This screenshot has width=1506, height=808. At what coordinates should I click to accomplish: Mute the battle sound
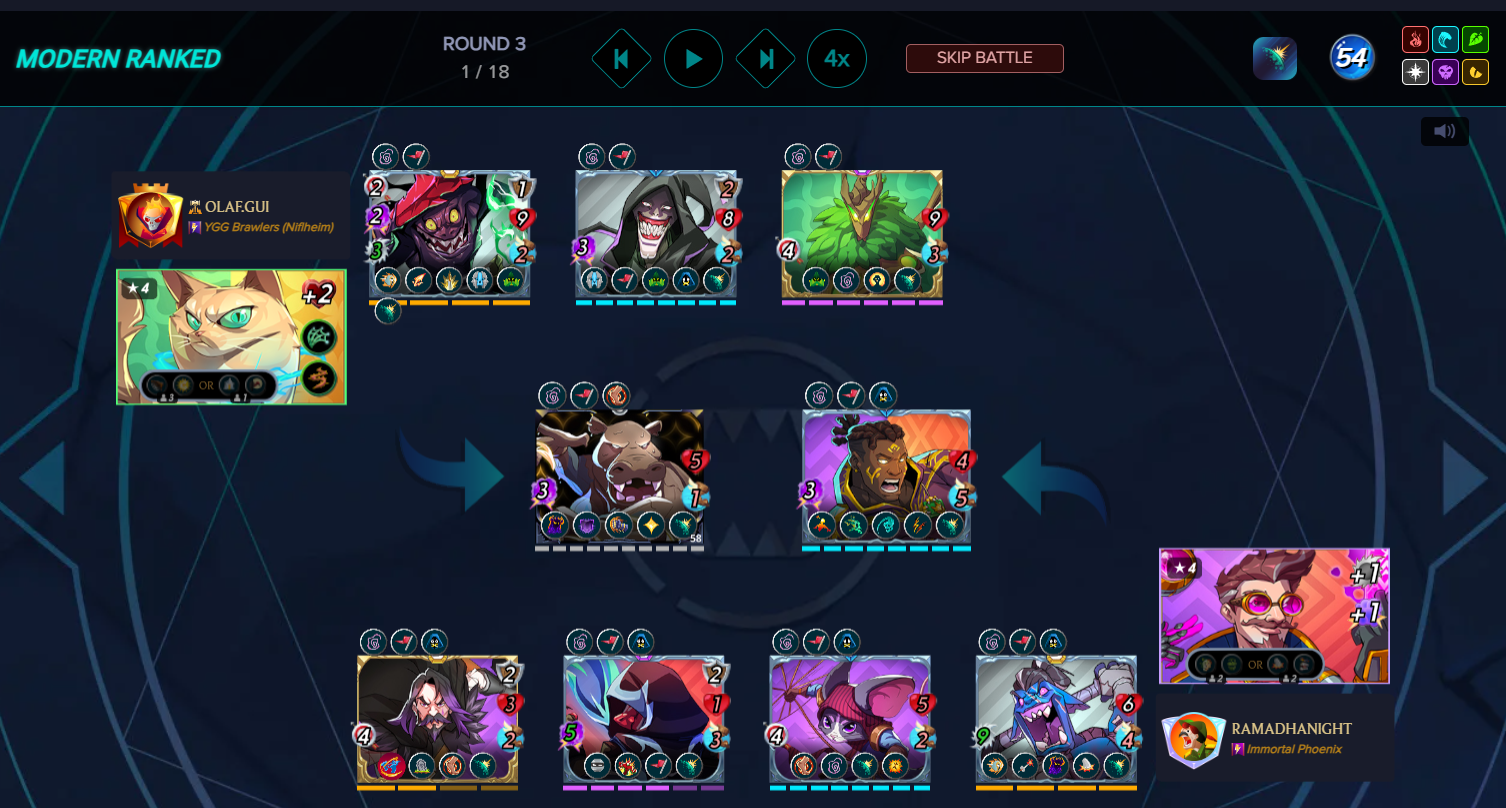click(x=1444, y=131)
